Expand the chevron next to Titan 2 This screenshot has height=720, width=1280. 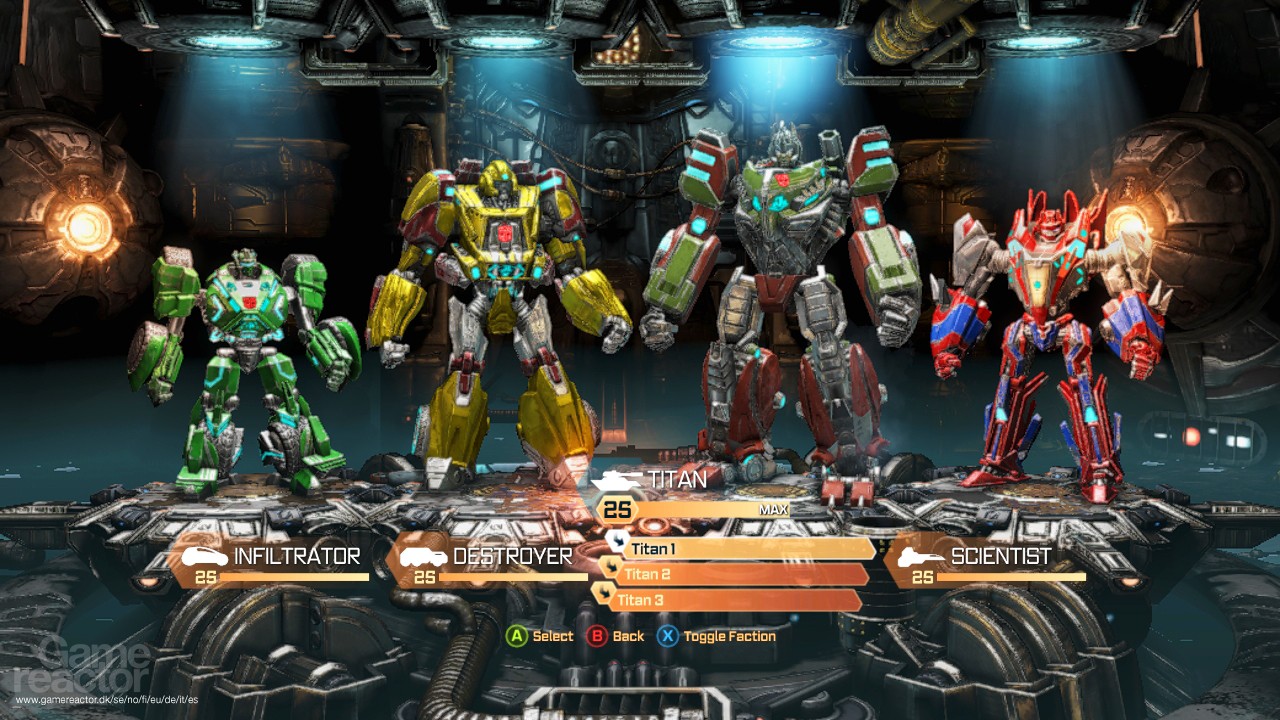[x=611, y=568]
